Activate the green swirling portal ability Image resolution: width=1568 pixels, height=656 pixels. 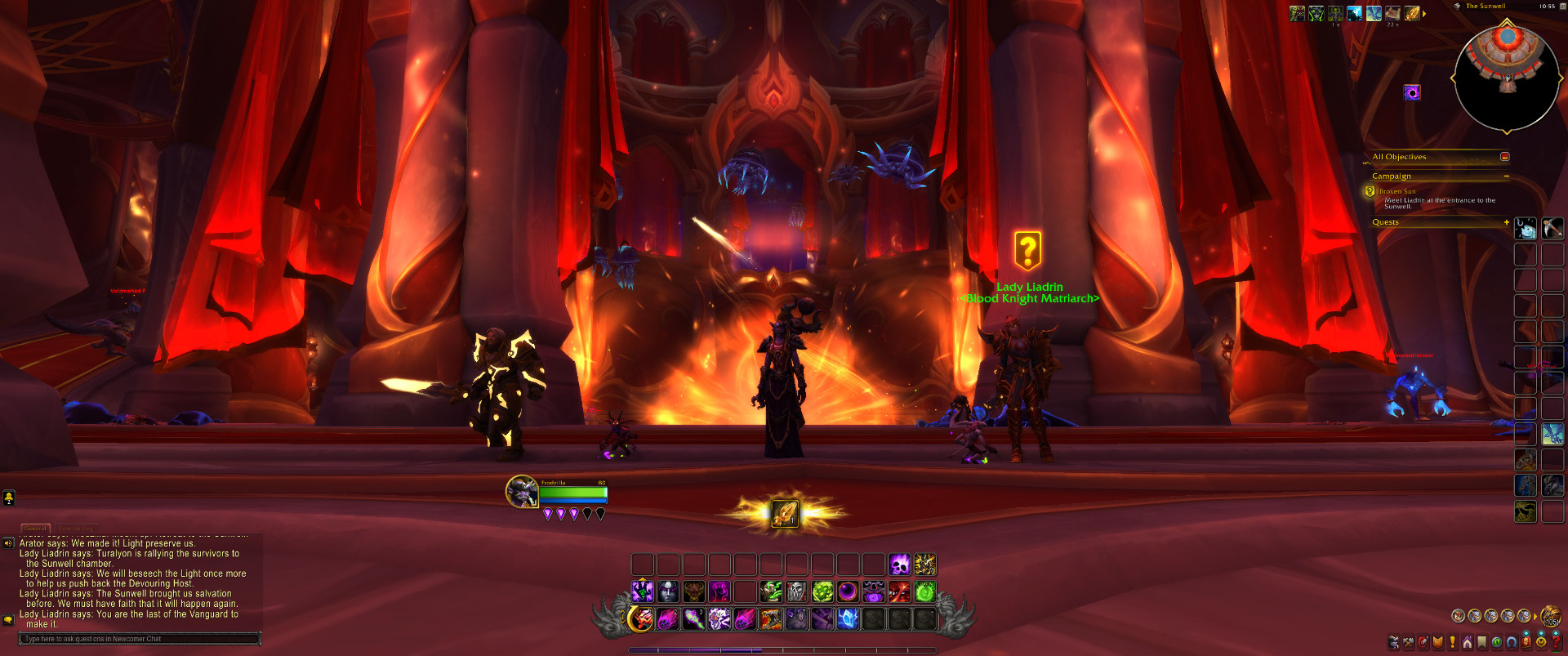coord(925,591)
